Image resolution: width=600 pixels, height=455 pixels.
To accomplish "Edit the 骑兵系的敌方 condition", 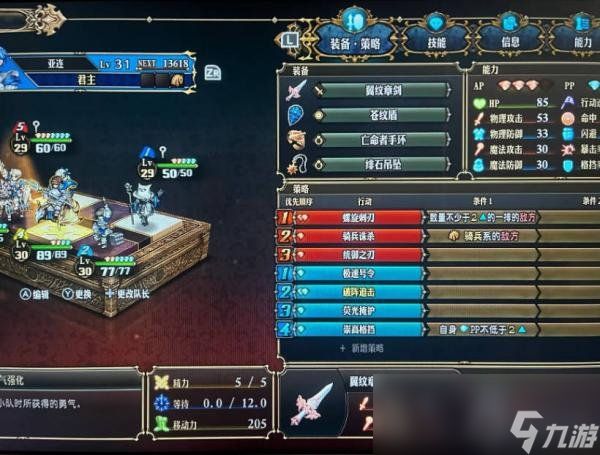I will coord(483,236).
